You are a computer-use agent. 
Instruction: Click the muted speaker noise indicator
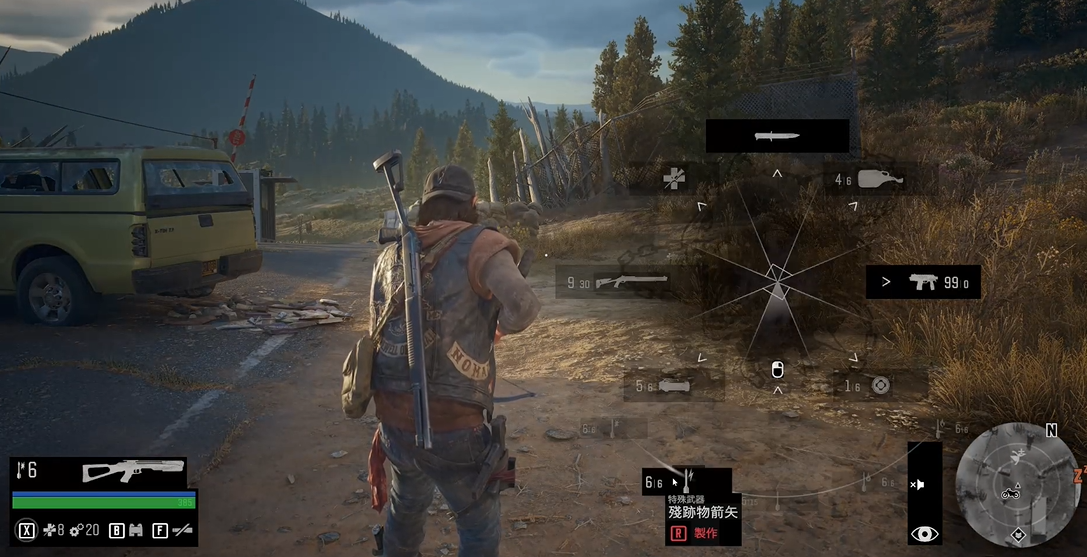(918, 484)
